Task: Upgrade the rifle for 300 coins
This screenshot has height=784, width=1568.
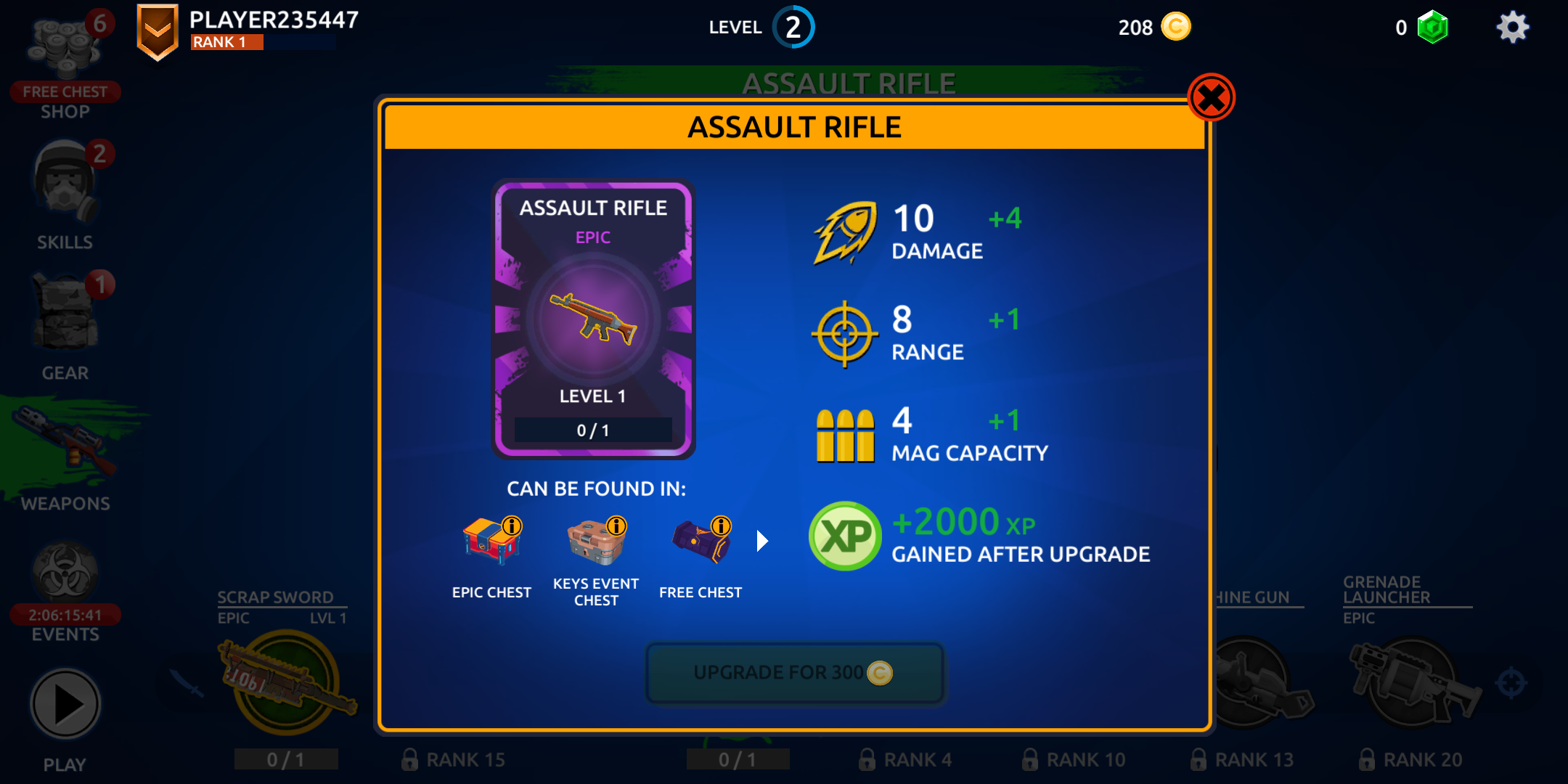Action: pyautogui.click(x=795, y=673)
